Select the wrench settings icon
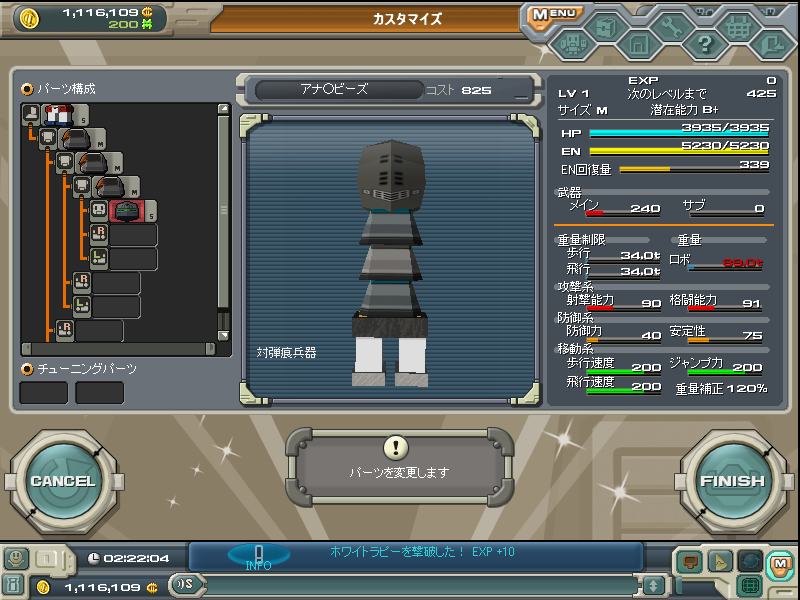This screenshot has height=600, width=800. click(x=671, y=29)
